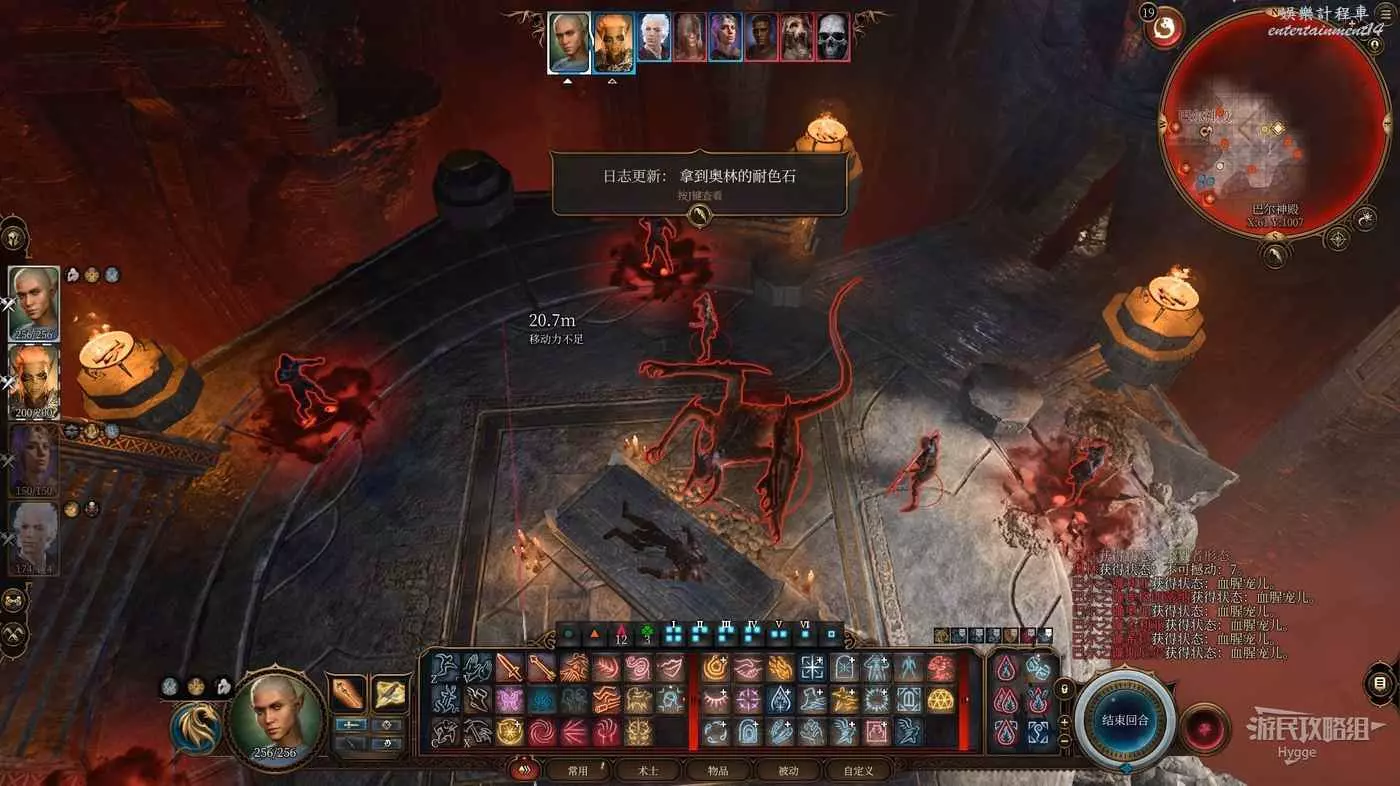Show the 被动 hotbar tab

tap(787, 770)
